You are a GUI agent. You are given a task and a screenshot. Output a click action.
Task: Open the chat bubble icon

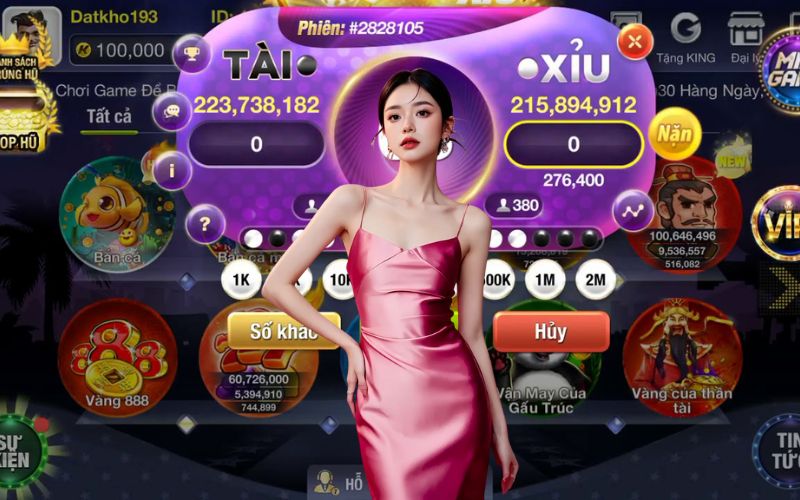pos(172,111)
